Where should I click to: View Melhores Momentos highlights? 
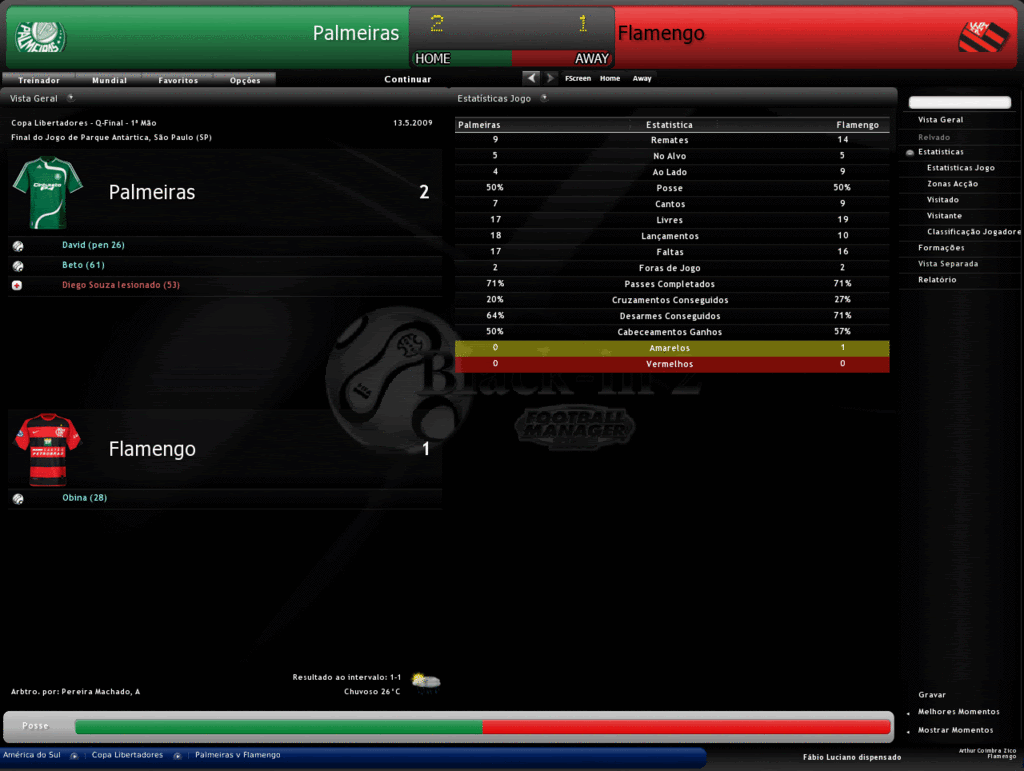958,712
